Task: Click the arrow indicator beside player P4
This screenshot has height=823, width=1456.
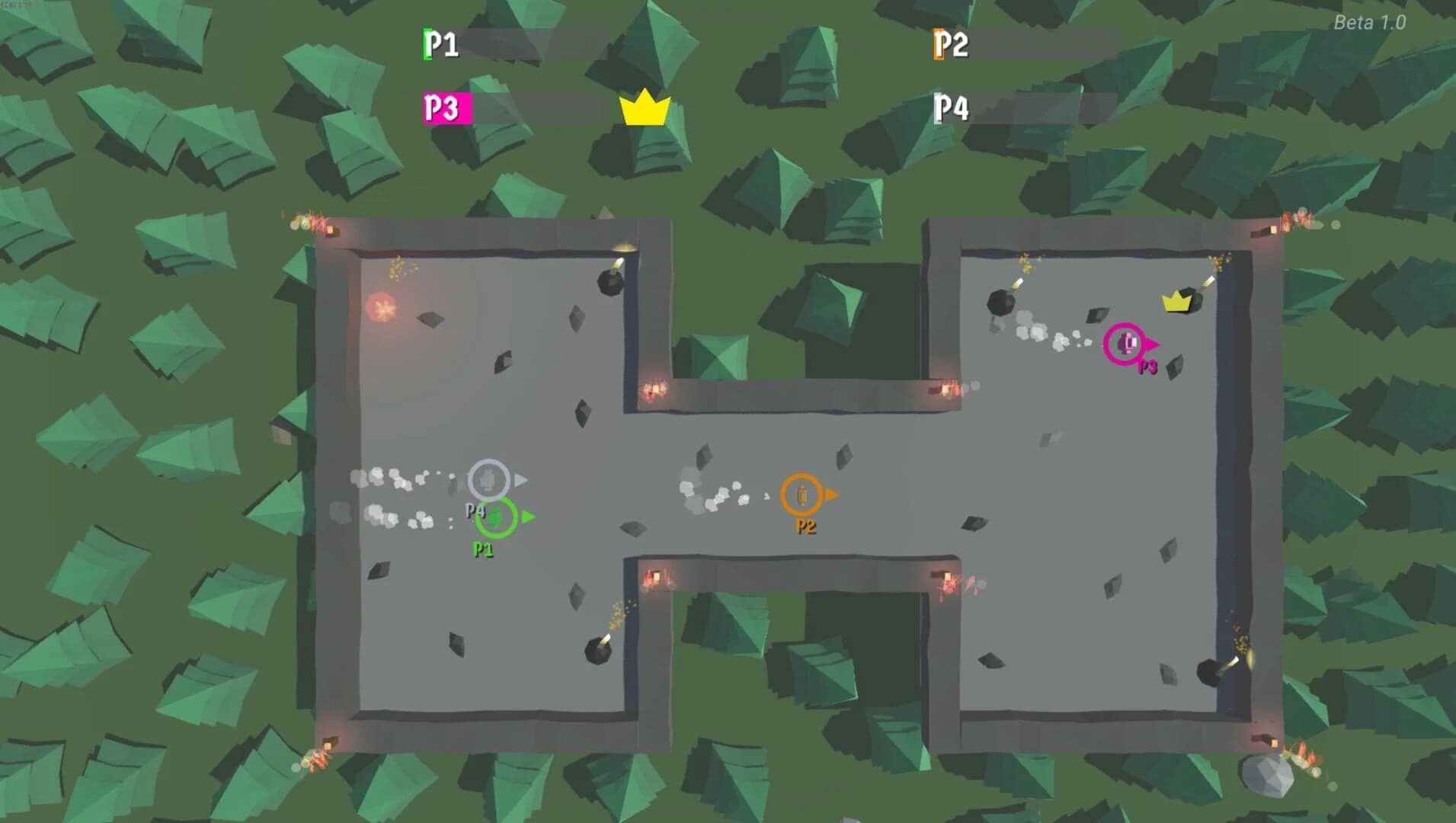Action: pyautogui.click(x=522, y=480)
